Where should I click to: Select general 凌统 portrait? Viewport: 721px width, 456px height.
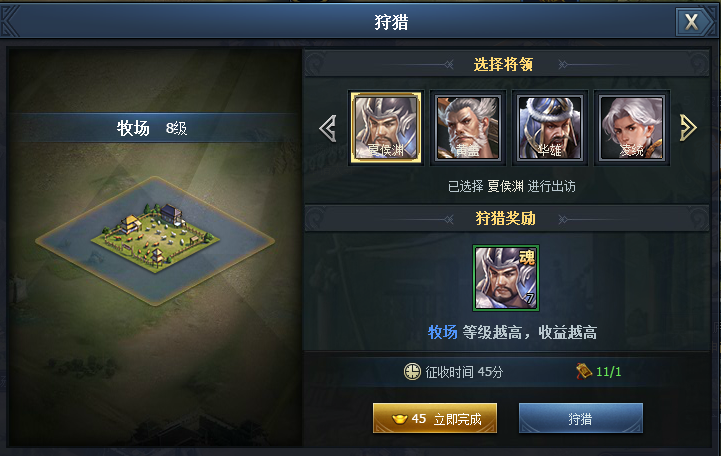click(x=631, y=127)
